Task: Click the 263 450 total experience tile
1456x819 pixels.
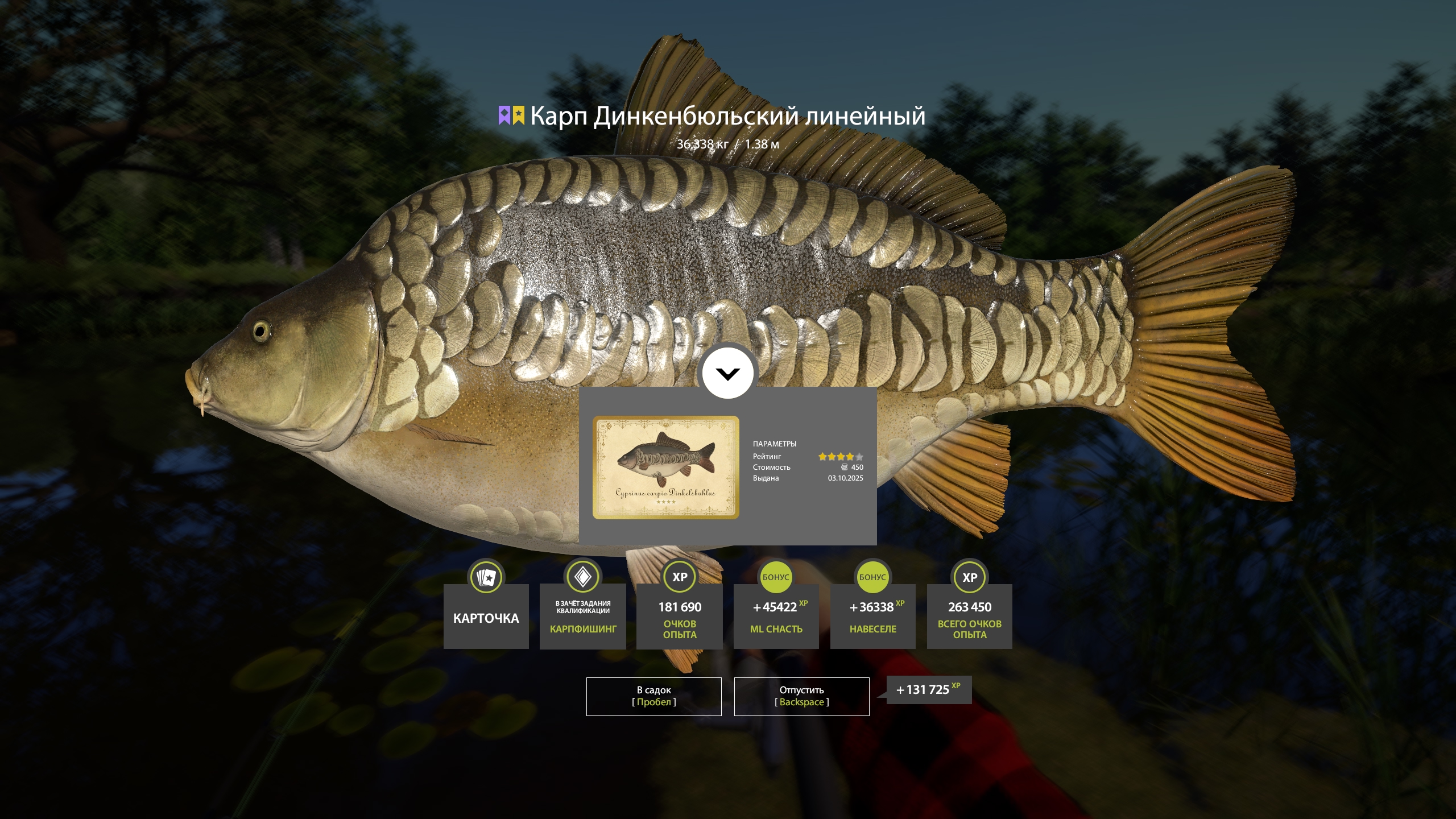Action: tap(970, 617)
